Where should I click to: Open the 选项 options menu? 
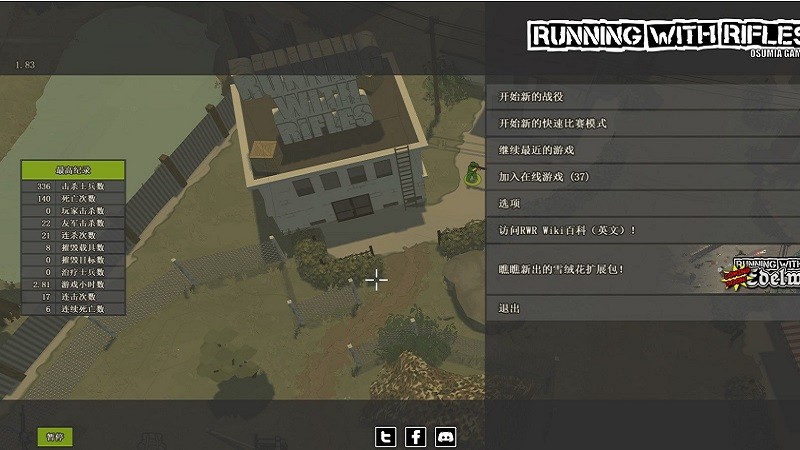coord(511,204)
